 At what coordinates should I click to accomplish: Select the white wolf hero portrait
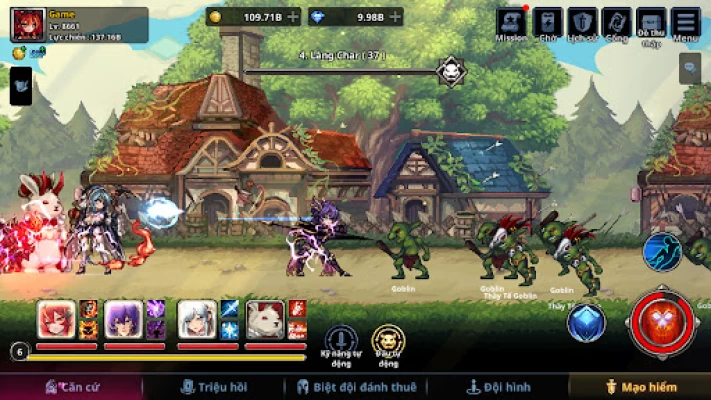click(x=265, y=319)
